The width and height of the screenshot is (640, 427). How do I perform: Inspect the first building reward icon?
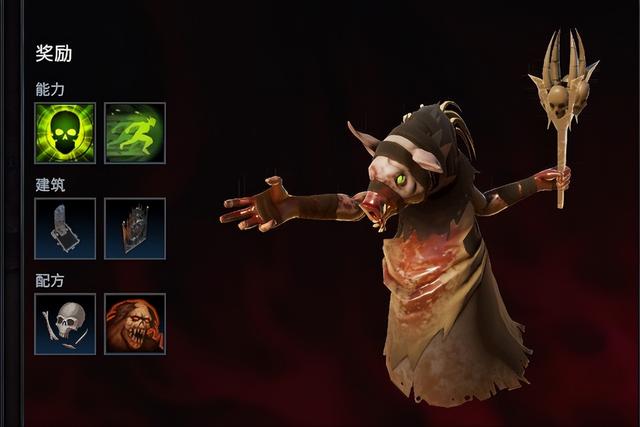click(65, 228)
